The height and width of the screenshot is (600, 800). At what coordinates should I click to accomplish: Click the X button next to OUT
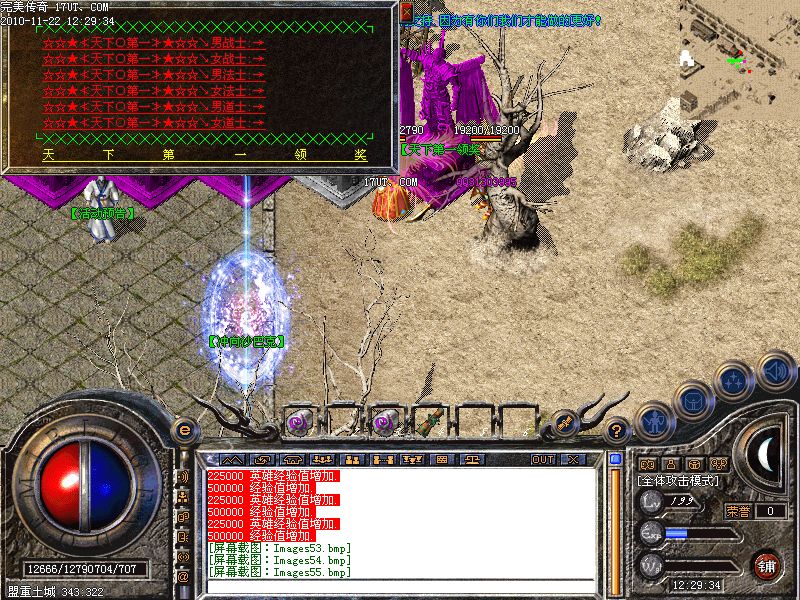pyautogui.click(x=573, y=459)
